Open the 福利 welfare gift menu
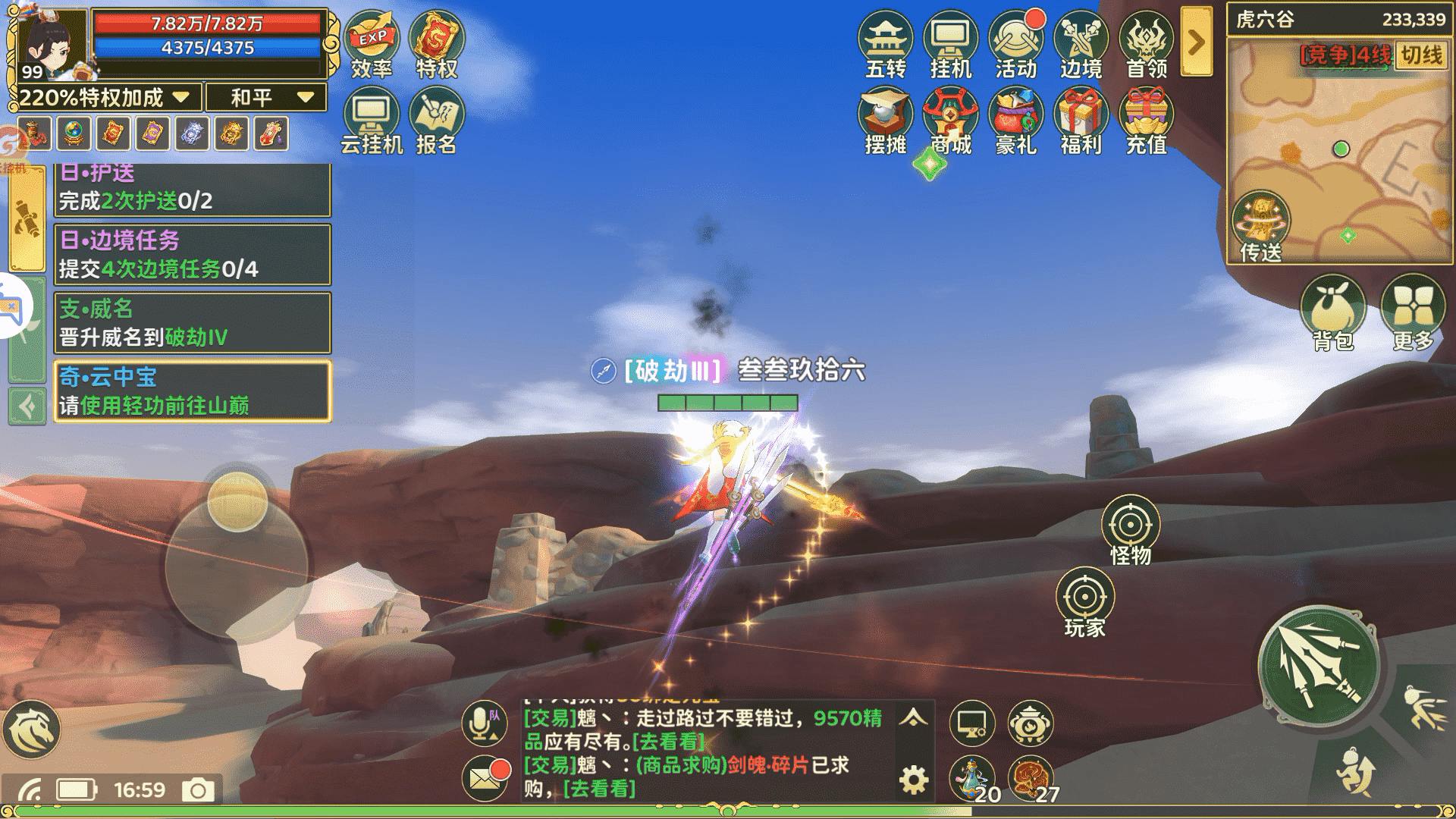The height and width of the screenshot is (819, 1456). pos(1081,121)
